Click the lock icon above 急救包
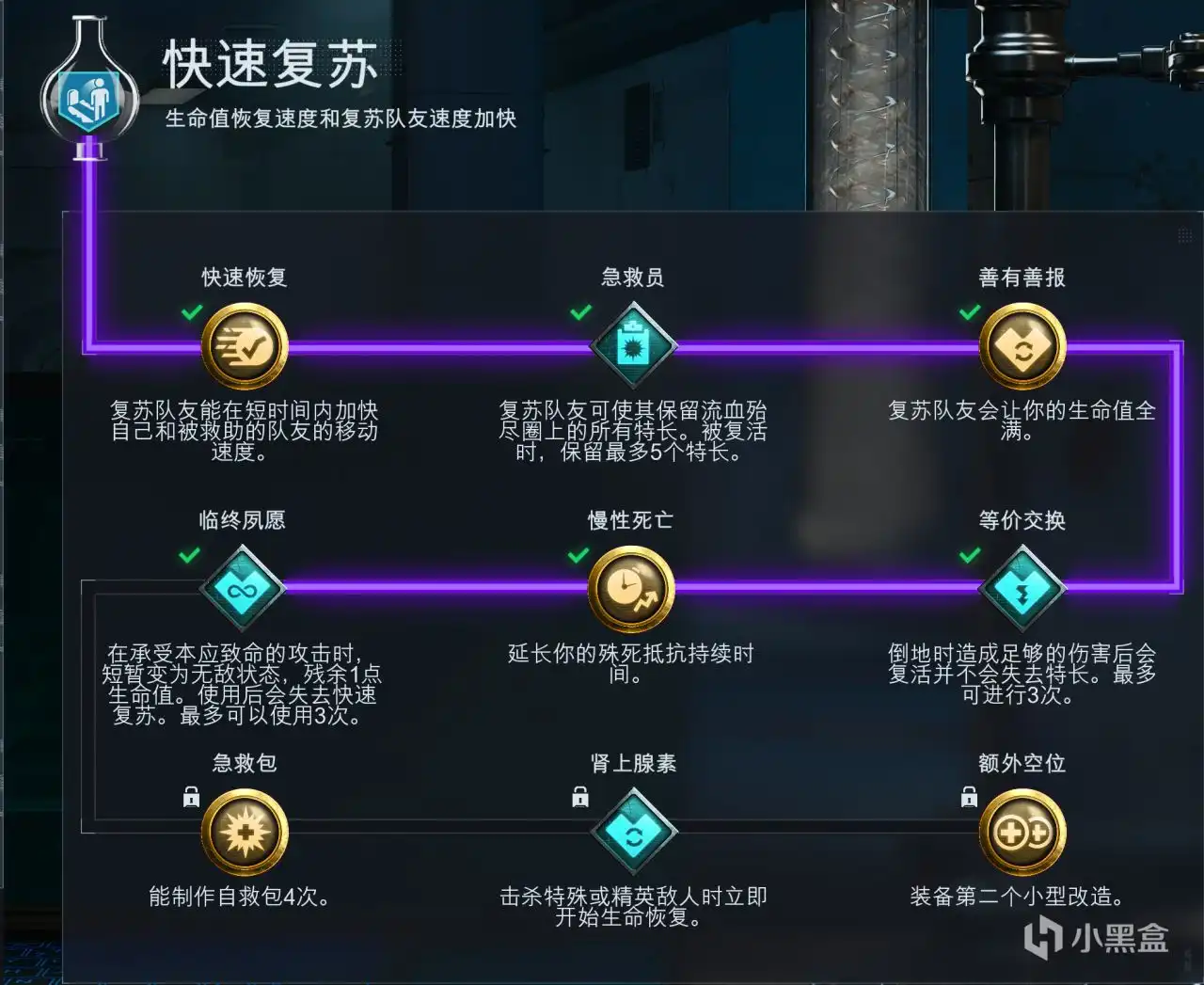Image resolution: width=1204 pixels, height=985 pixels. [191, 797]
